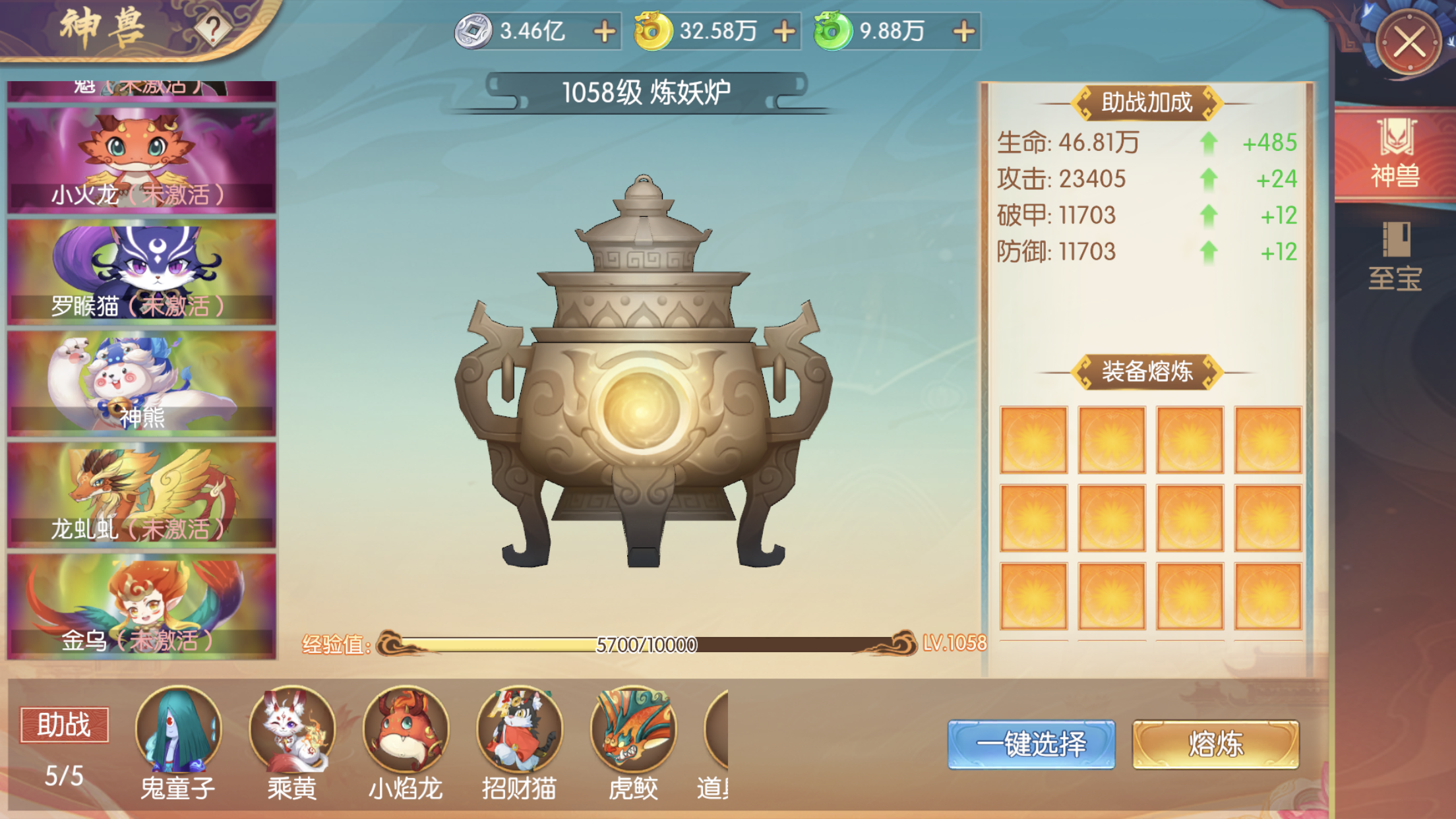This screenshot has height=819, width=1456.
Task: Open the 助战 assist button
Action: tap(64, 725)
